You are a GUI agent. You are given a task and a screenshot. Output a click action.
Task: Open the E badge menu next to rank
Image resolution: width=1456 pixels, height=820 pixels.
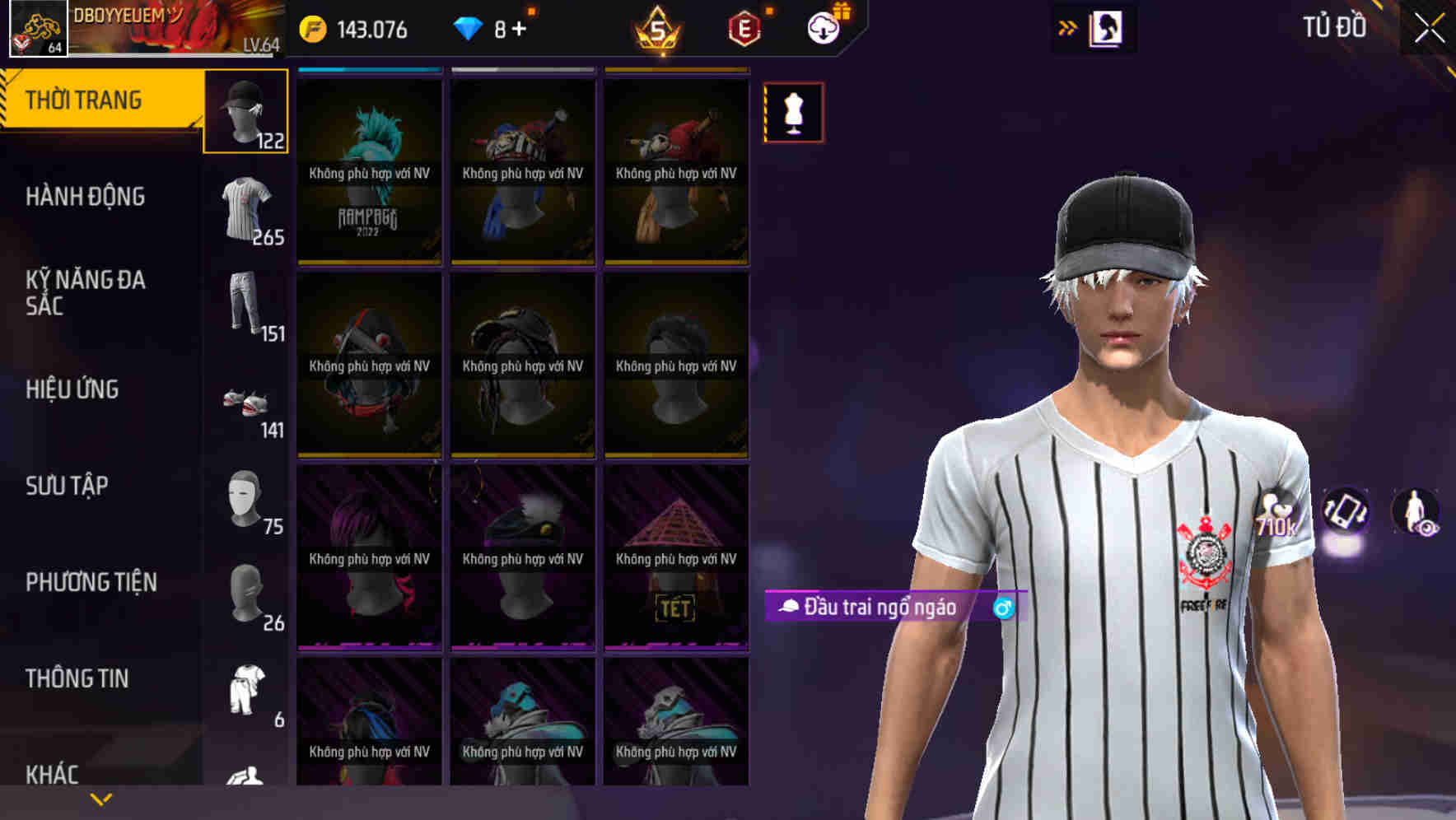(740, 29)
